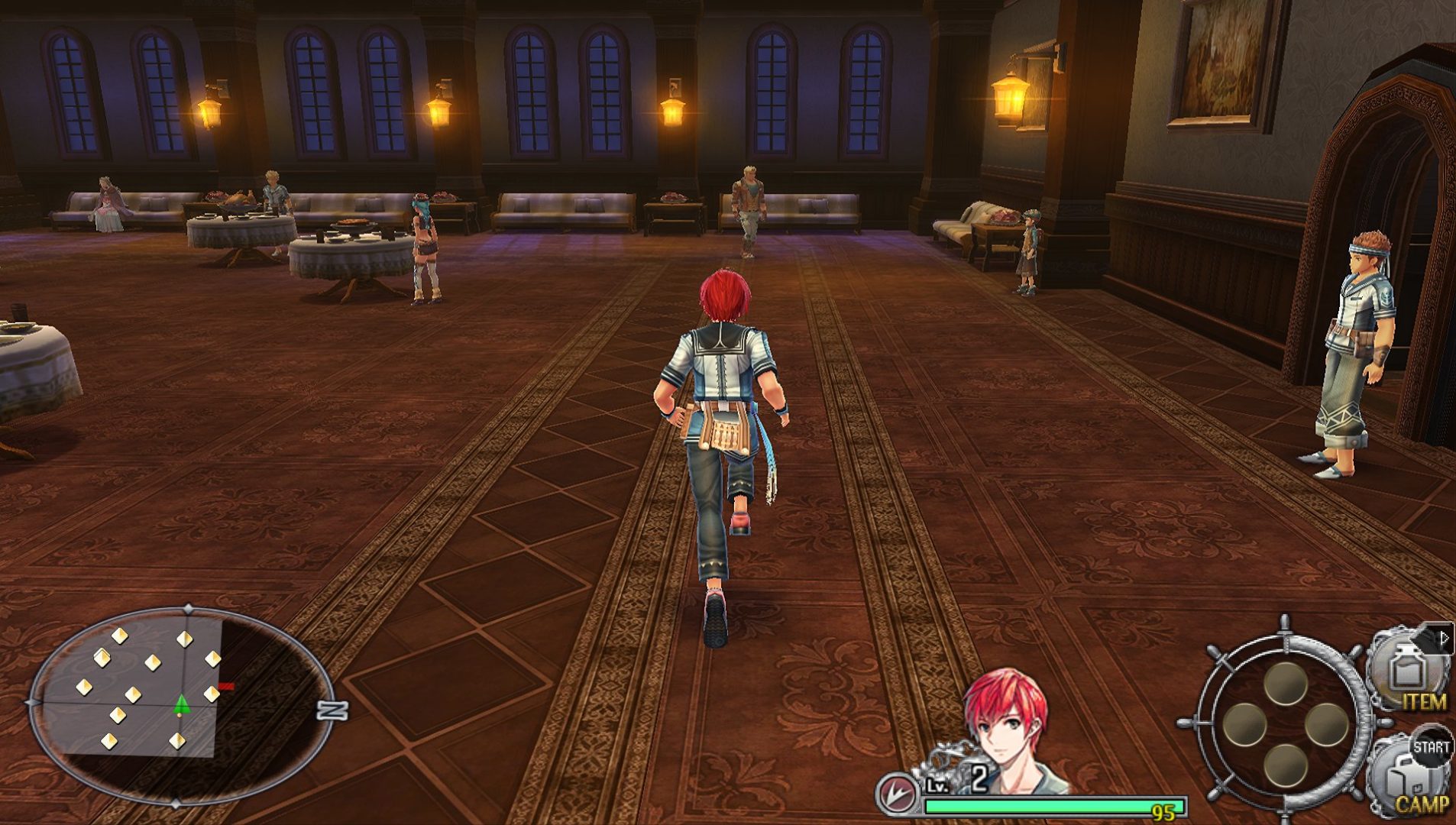
Task: Open the ITEM menu
Action: pyautogui.click(x=1410, y=671)
